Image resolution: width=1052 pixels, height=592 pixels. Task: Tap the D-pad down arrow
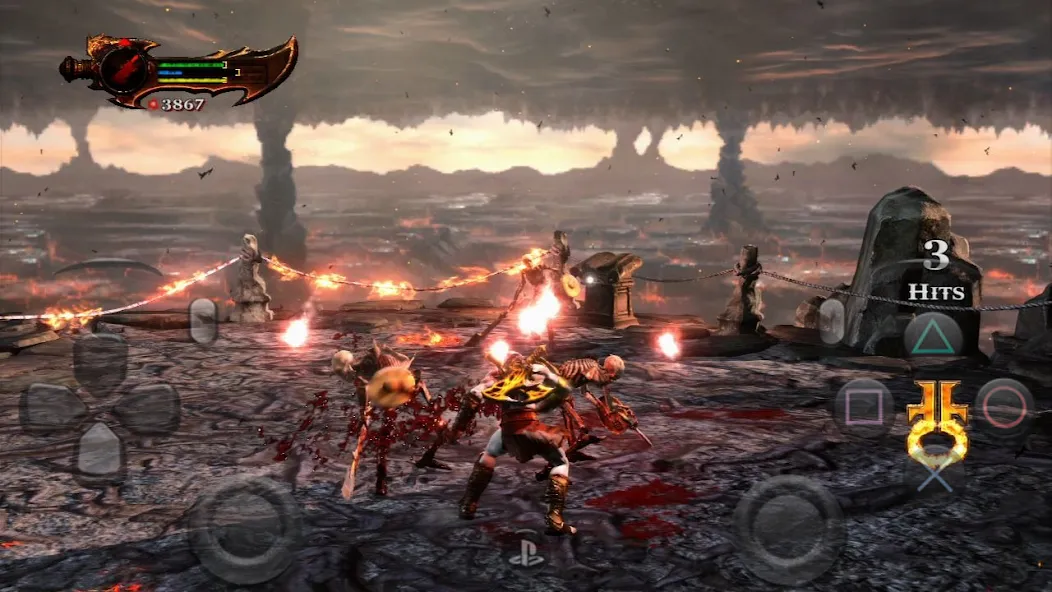point(100,452)
